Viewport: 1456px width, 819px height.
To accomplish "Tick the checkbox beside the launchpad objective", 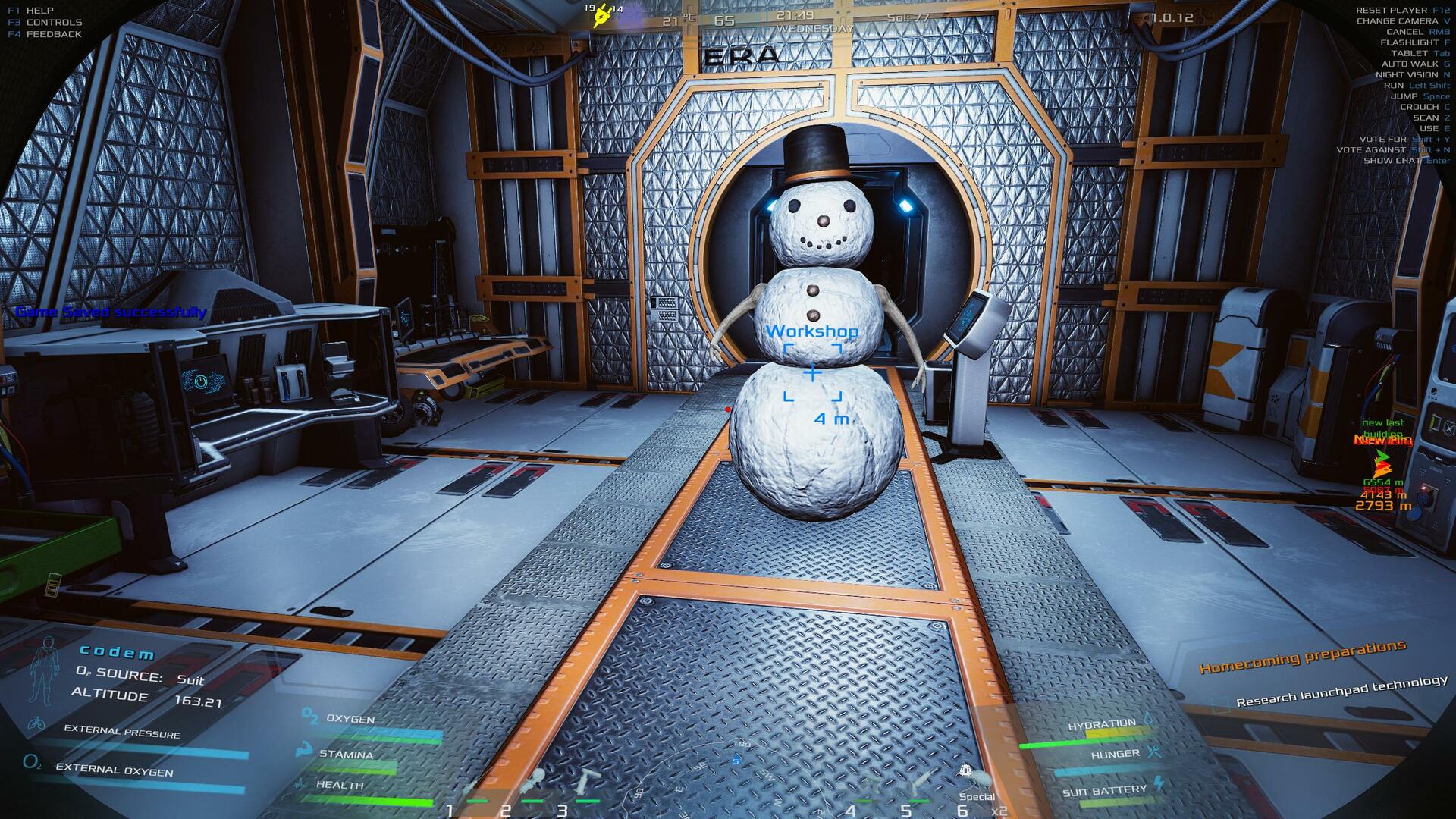I will point(1220,705).
